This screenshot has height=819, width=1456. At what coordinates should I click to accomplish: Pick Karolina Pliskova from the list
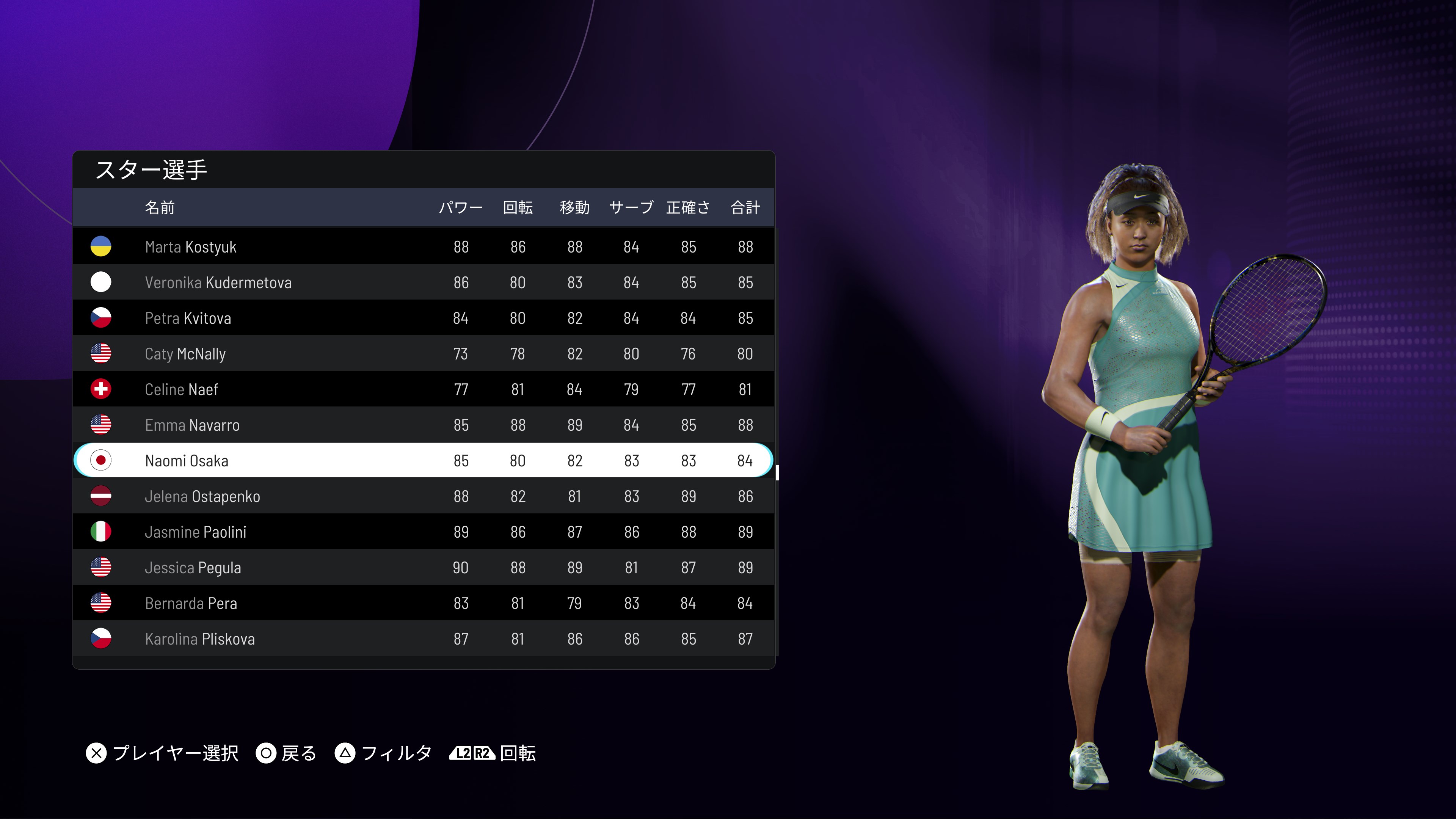point(423,638)
